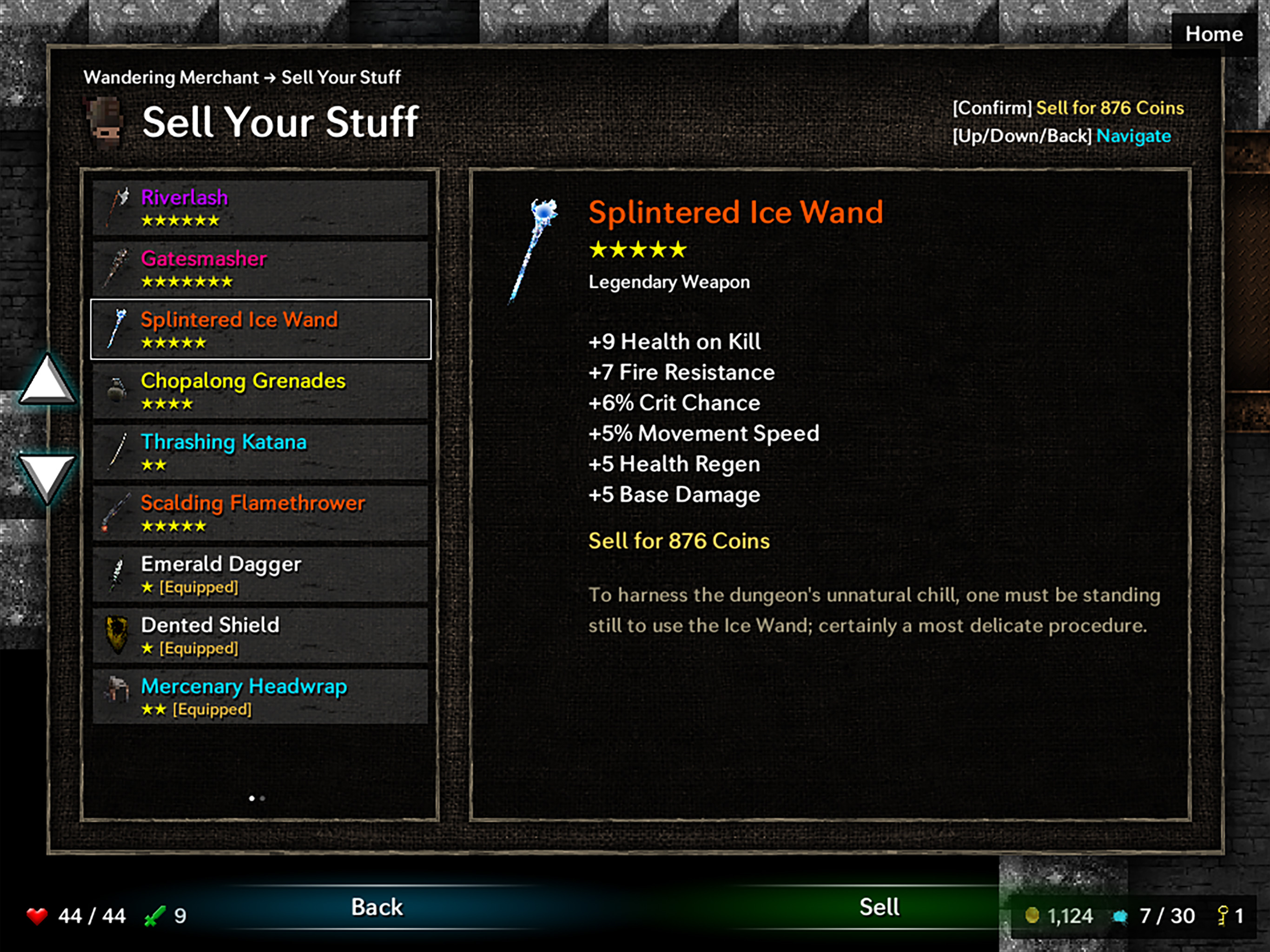Click the down arrow to move selection down
The height and width of the screenshot is (952, 1270).
point(47,476)
